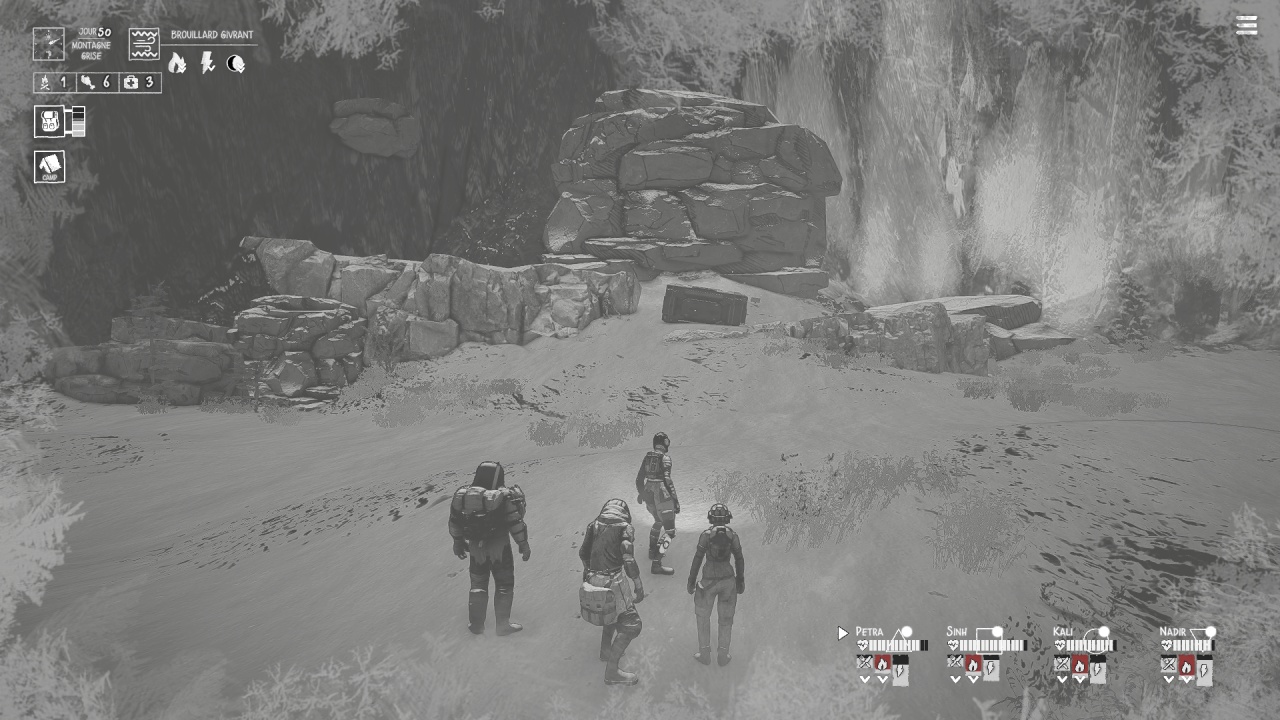1280x720 pixels.
Task: Click the moon weather effect icon
Action: point(234,63)
